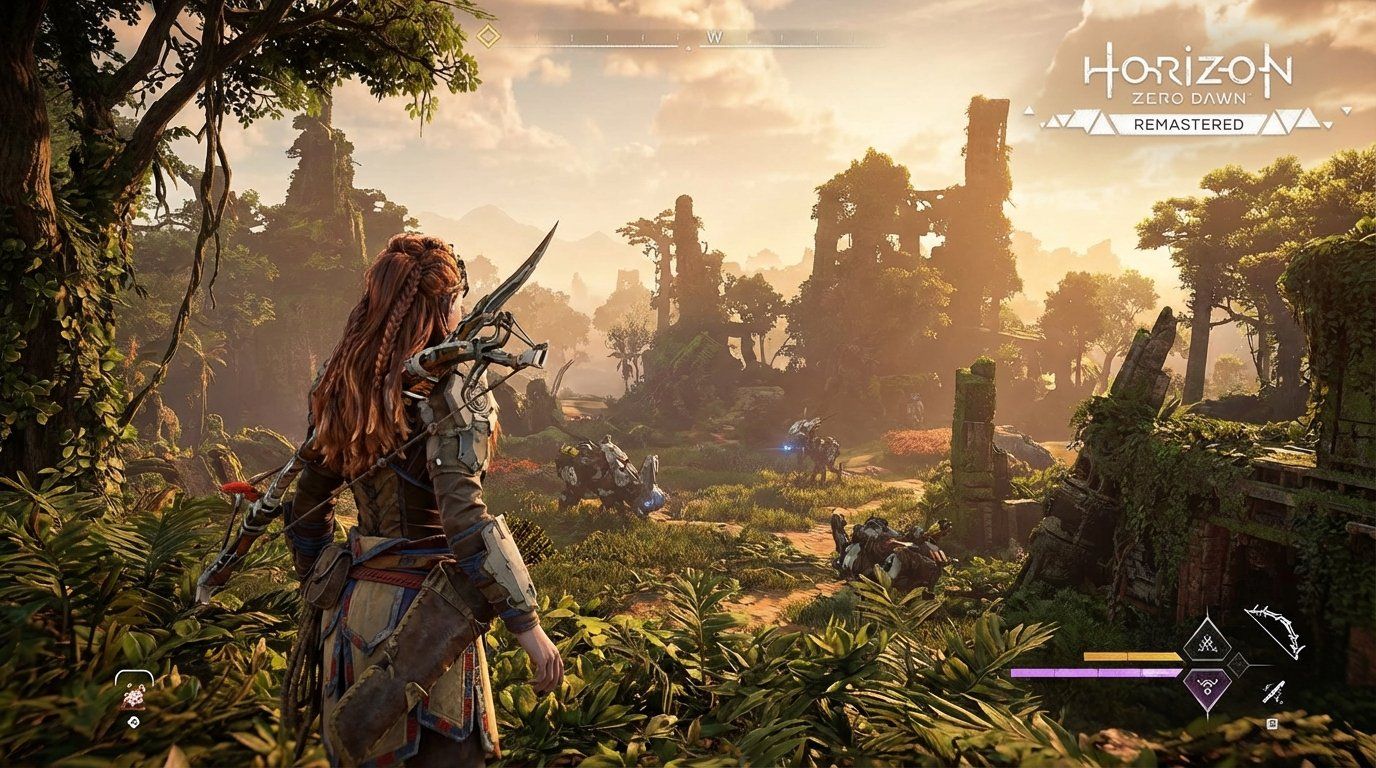Click the small ammo pouch square icon
This screenshot has height=768, width=1376.
(1273, 724)
